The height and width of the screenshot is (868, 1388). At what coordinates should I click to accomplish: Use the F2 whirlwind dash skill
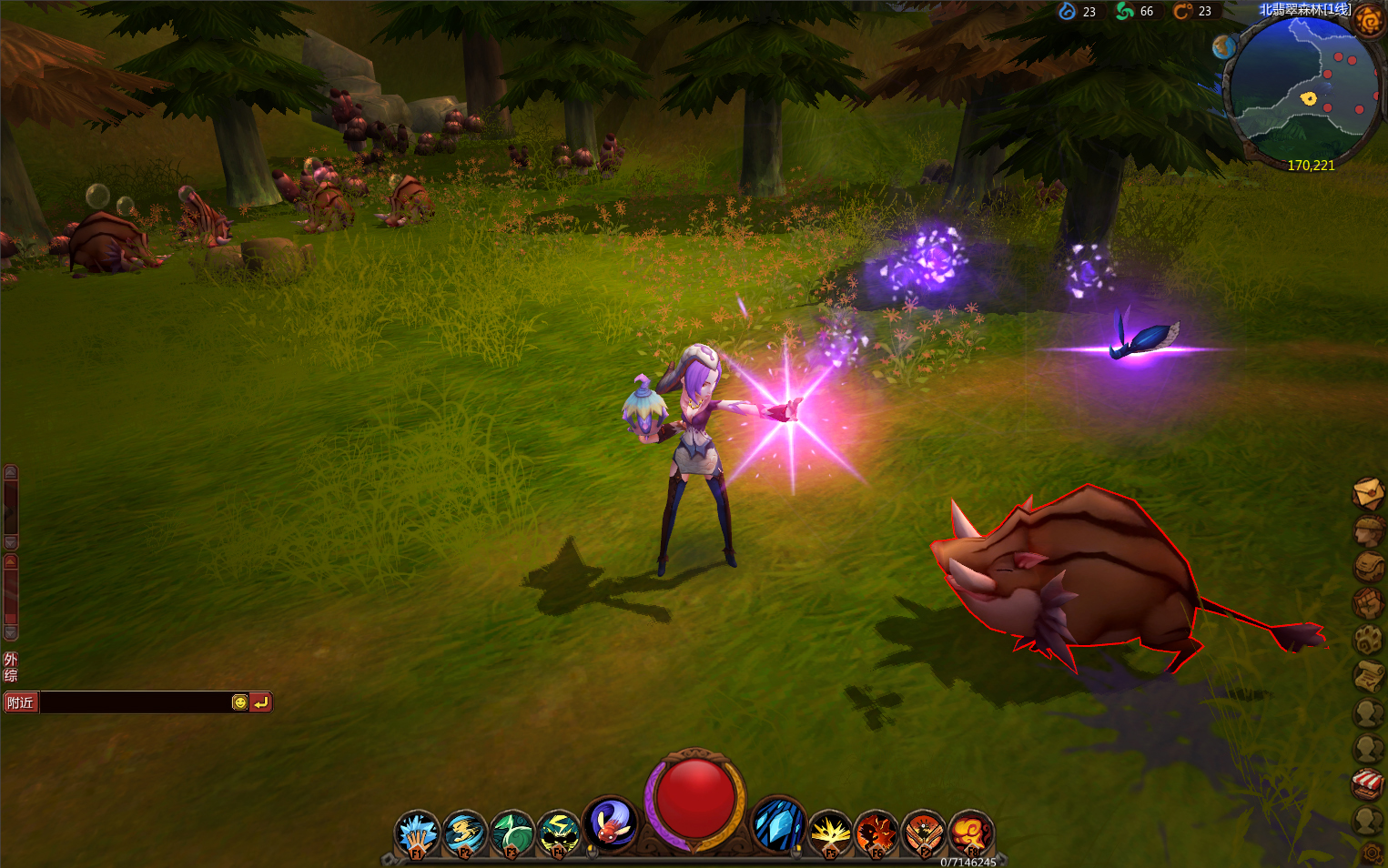click(x=464, y=833)
